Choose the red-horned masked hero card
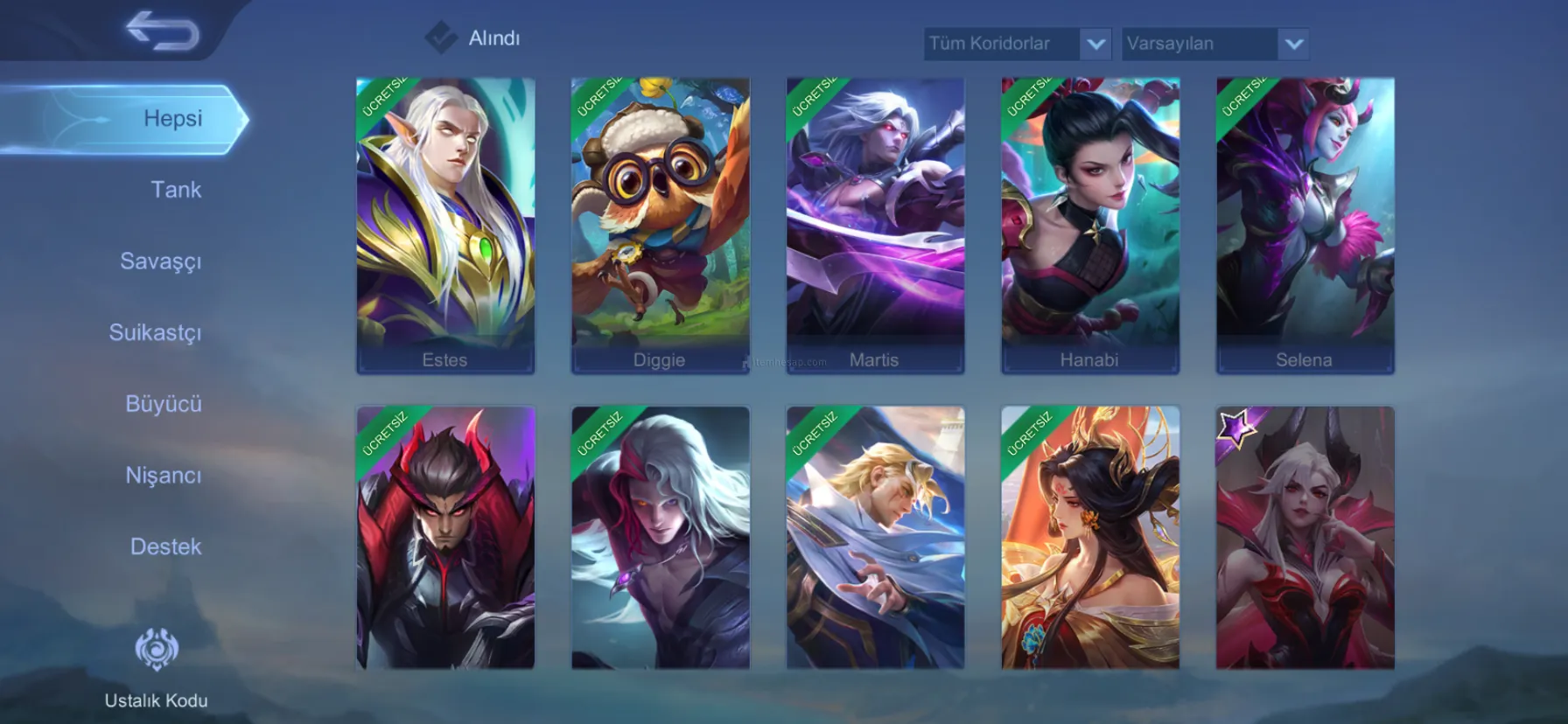1568x724 pixels. coord(445,538)
